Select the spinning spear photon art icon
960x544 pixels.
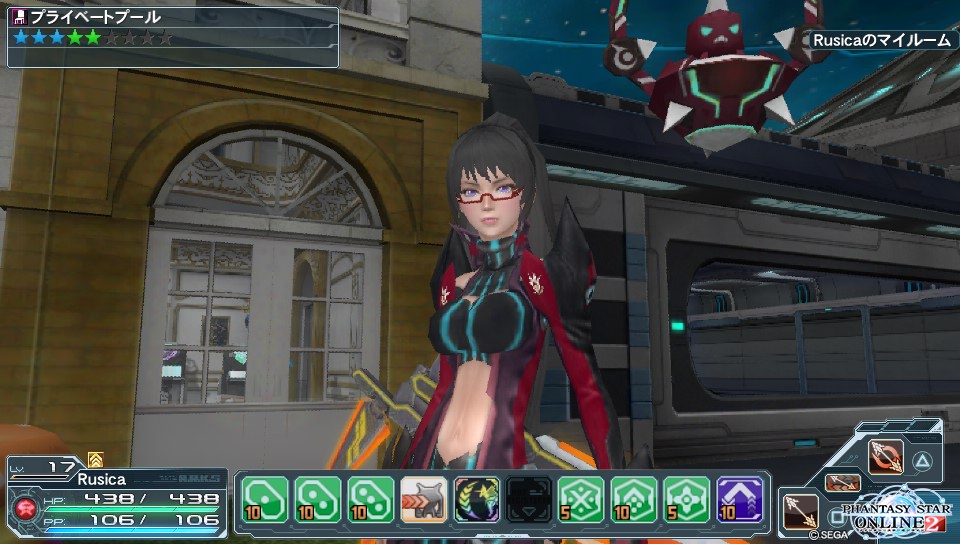[x=886, y=457]
